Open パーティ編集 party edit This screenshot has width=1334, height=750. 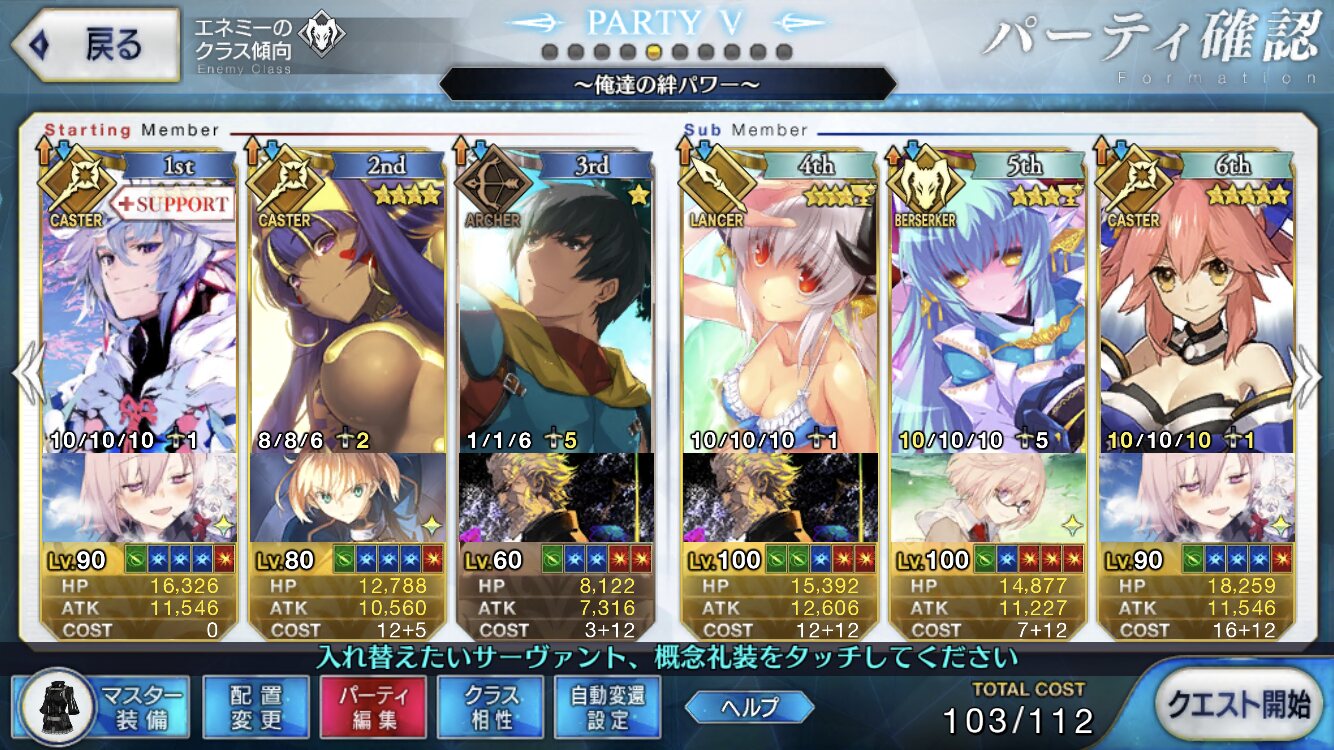coord(372,705)
